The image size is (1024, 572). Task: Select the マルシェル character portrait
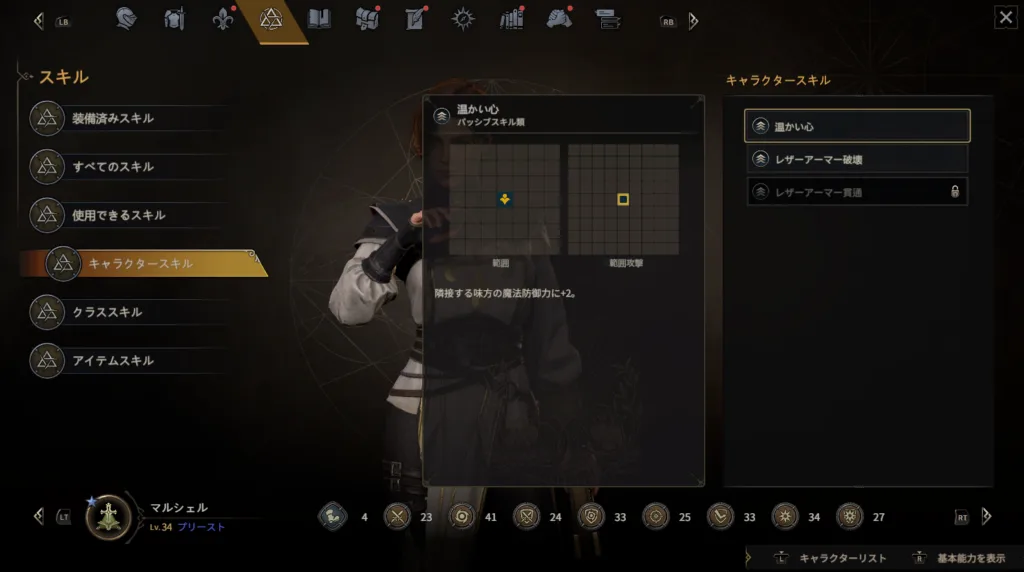click(x=108, y=517)
